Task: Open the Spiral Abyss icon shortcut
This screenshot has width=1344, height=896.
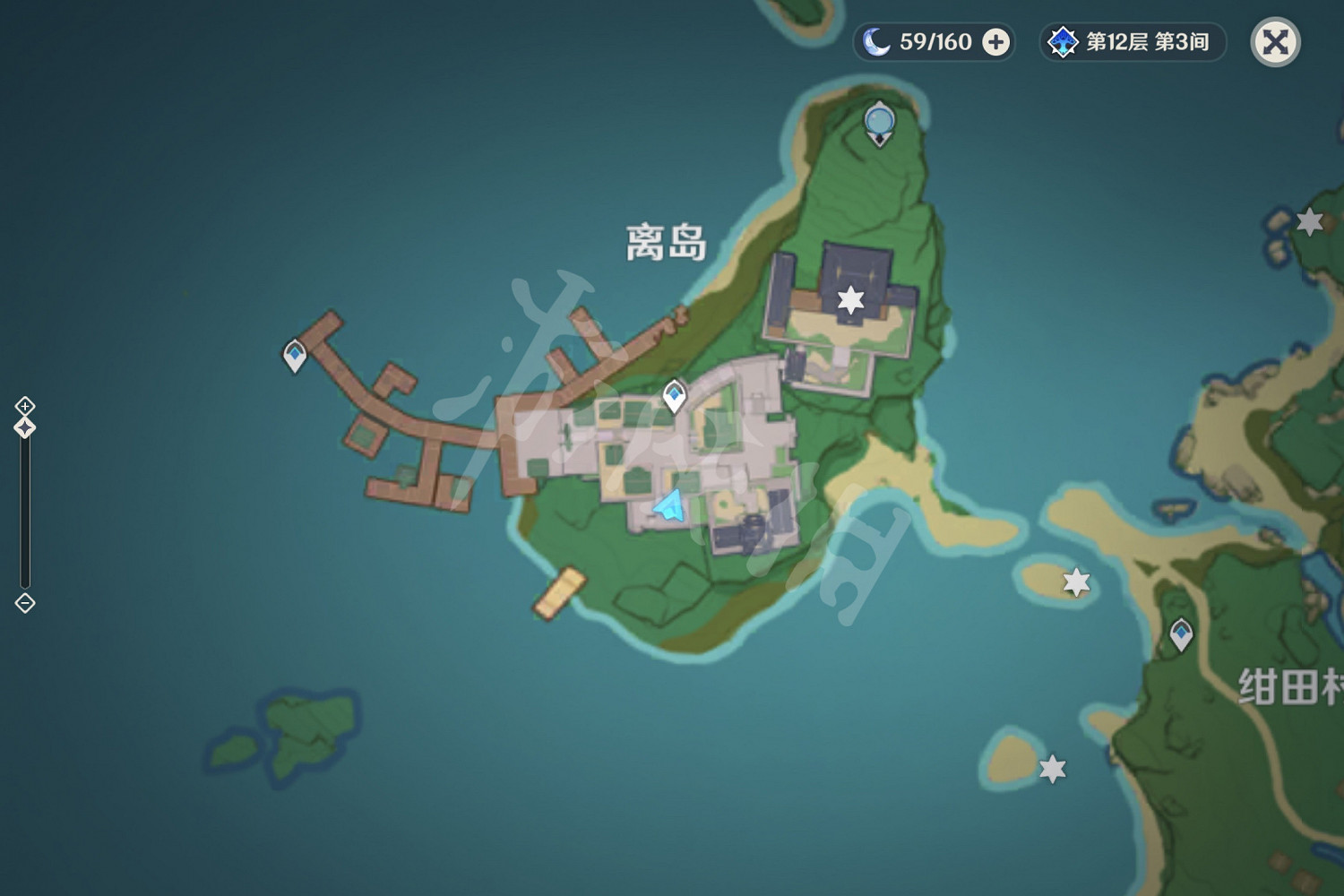Action: coord(1063,40)
